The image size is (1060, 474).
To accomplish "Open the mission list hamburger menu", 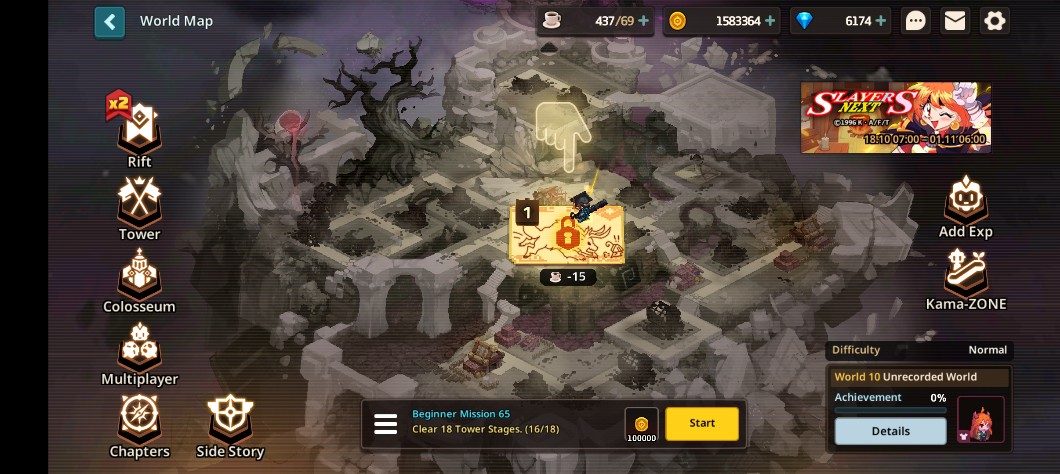I will tap(386, 424).
